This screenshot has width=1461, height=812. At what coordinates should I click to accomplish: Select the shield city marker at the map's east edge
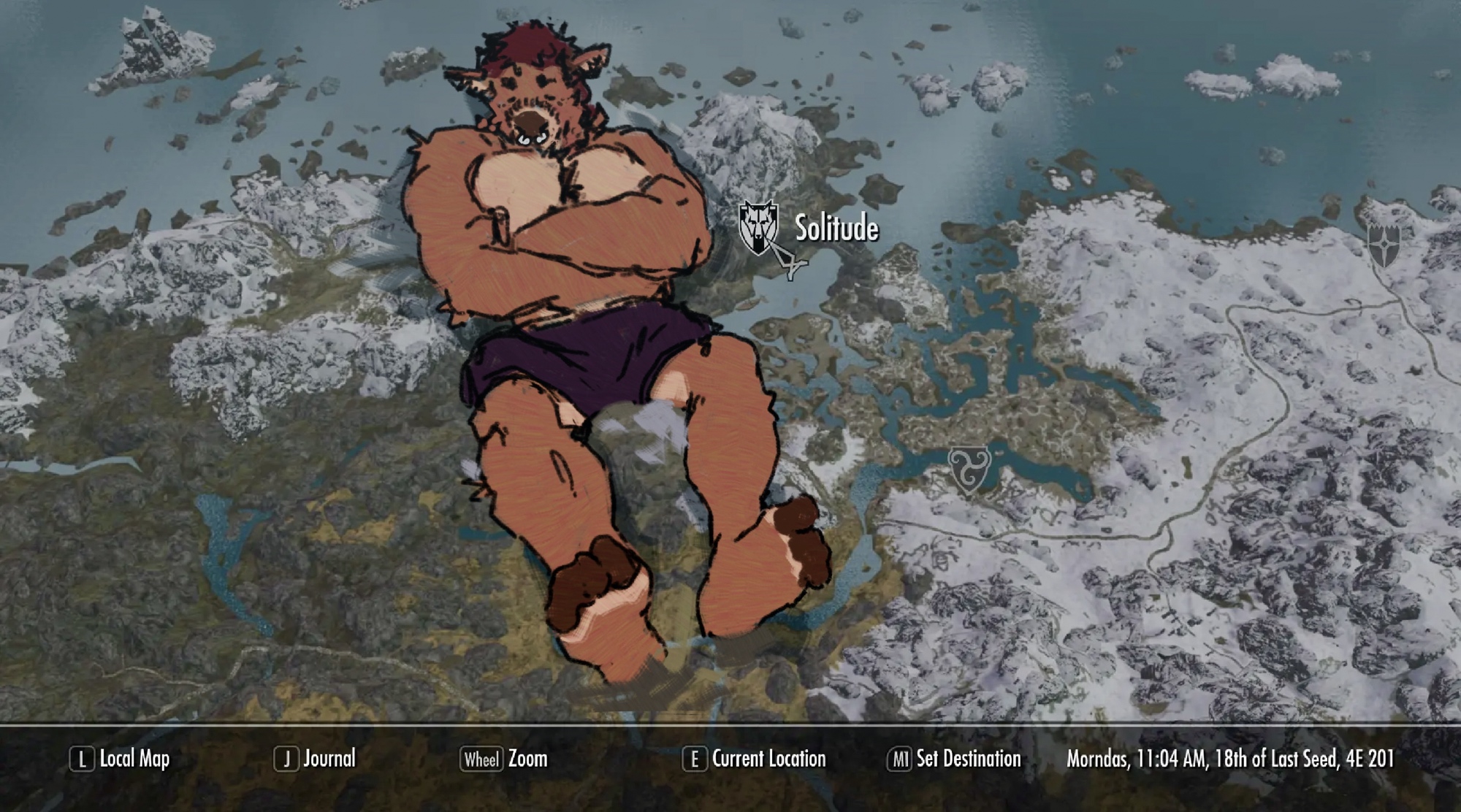pos(1383,244)
